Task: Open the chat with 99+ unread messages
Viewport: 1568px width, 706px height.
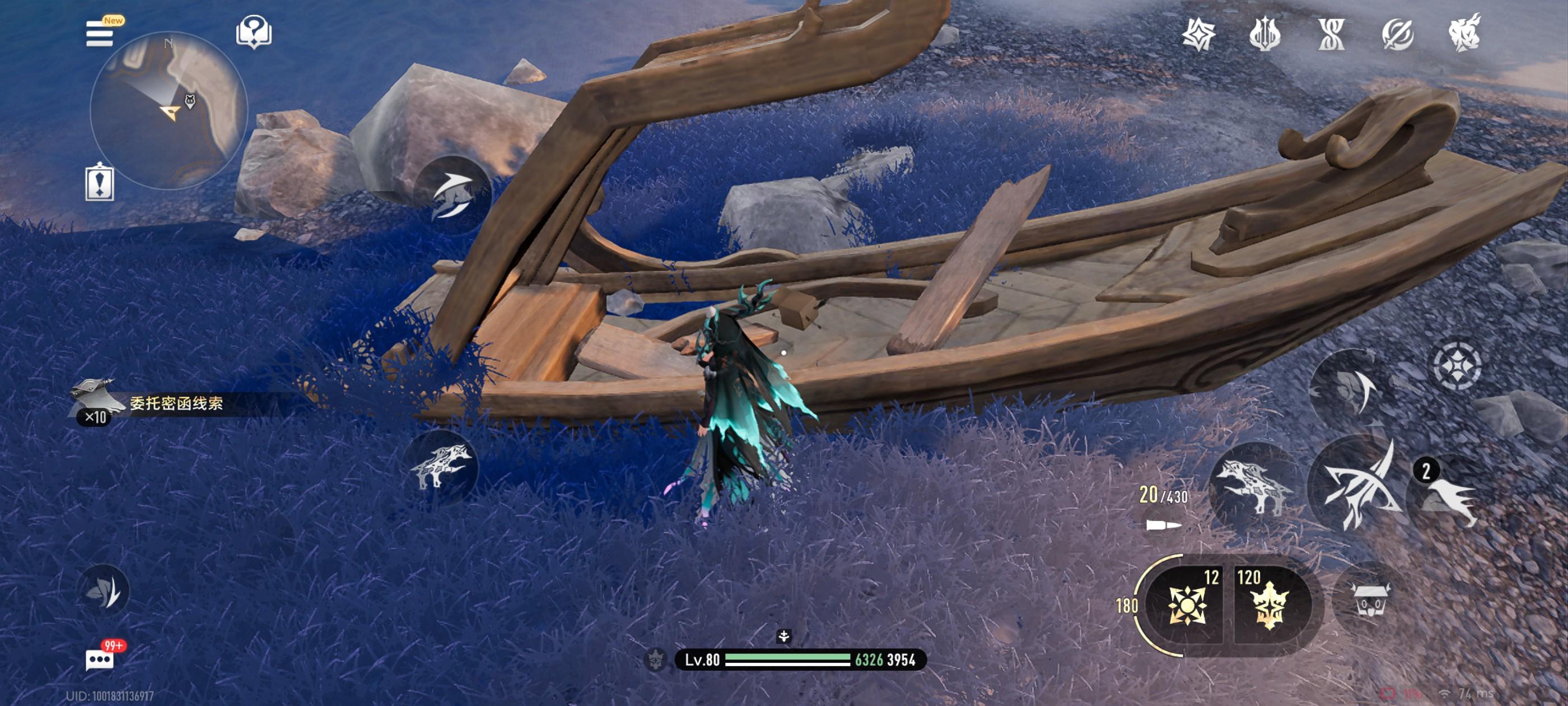Action: pos(100,659)
